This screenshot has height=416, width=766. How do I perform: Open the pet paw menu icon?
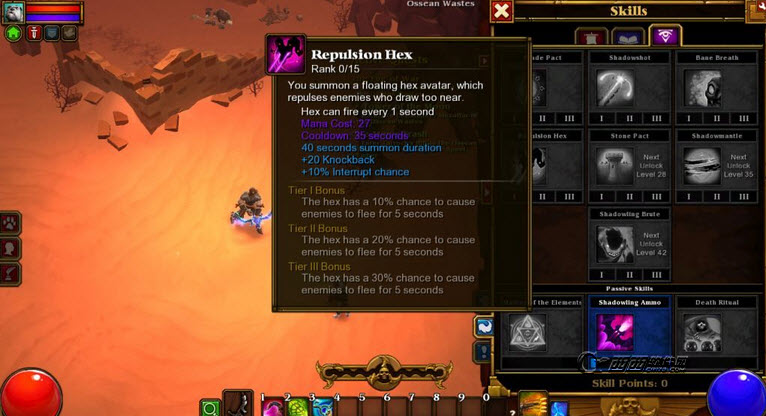(x=12, y=223)
